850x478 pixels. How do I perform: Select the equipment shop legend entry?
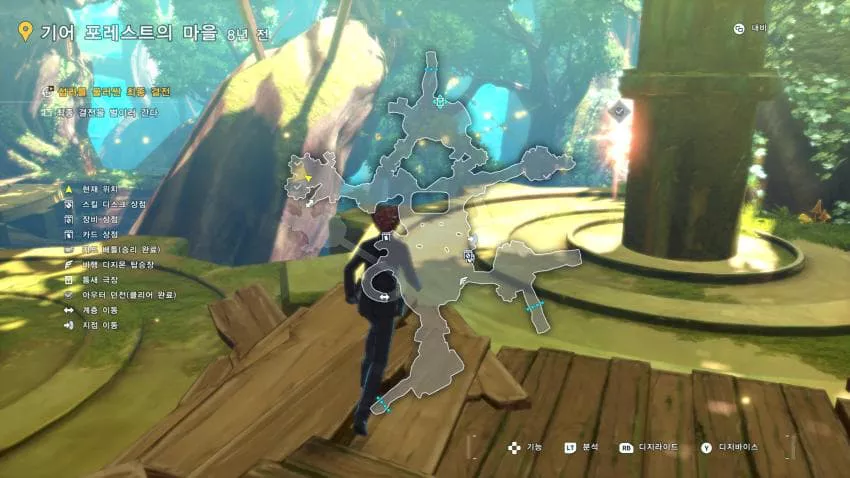coord(100,218)
